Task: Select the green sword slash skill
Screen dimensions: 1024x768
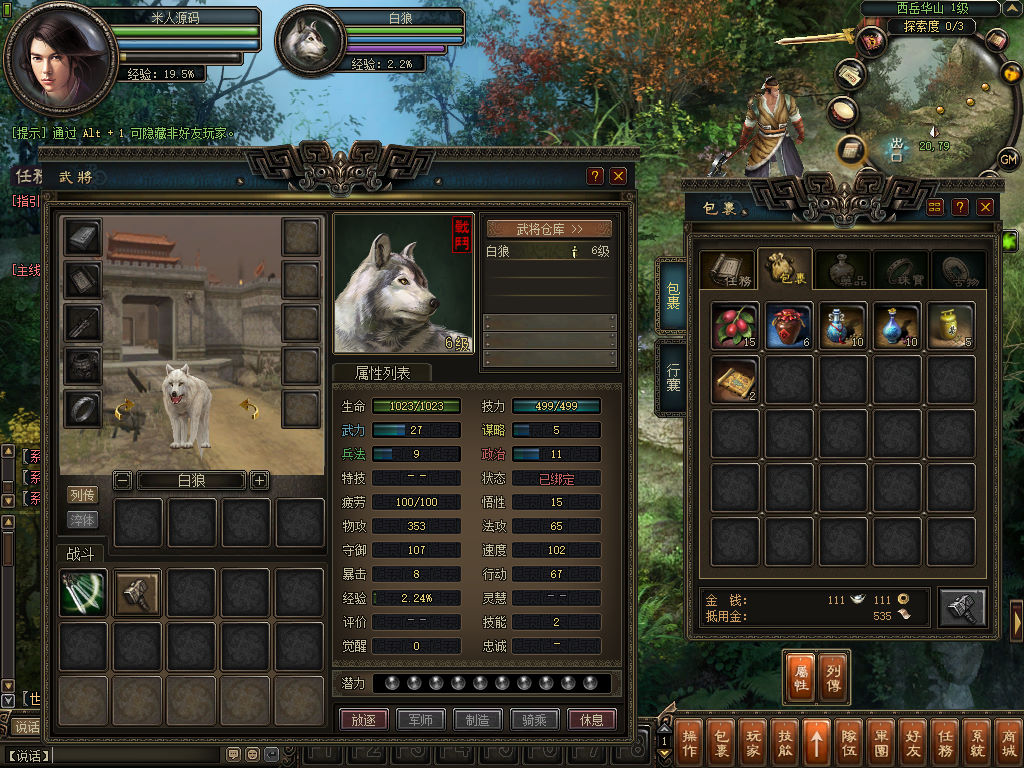Action: [x=83, y=593]
